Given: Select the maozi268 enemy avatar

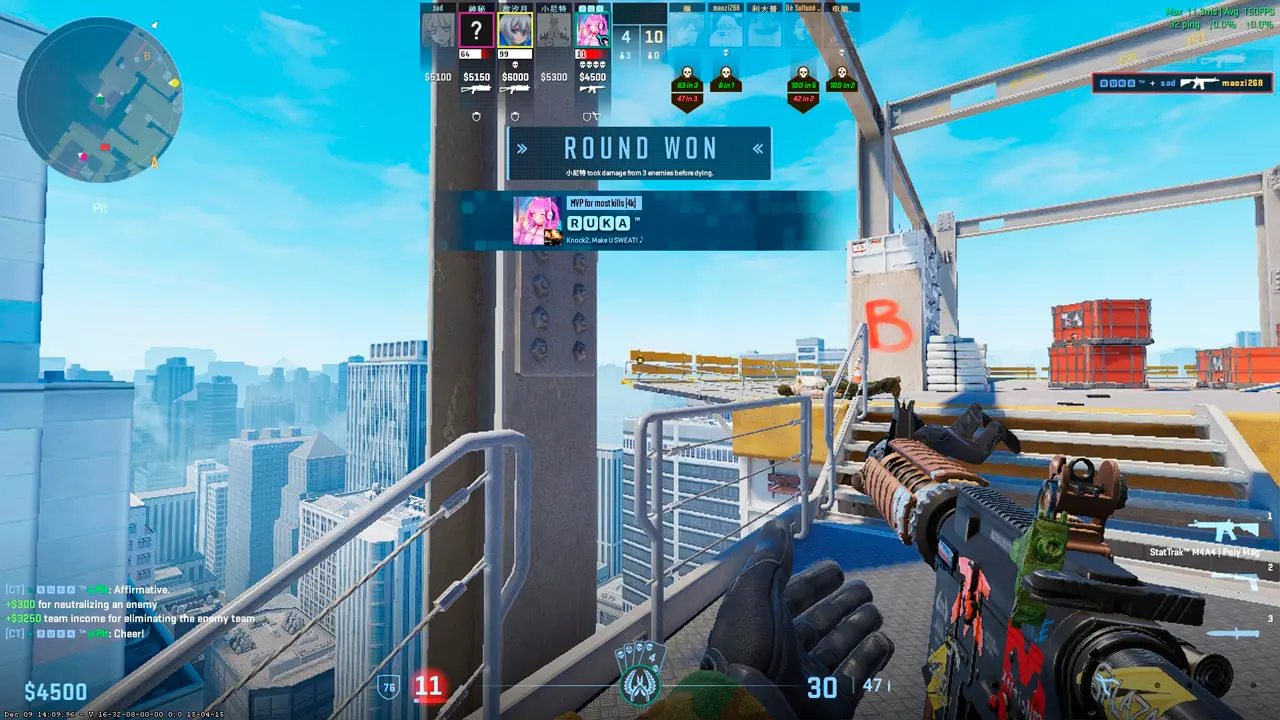Looking at the screenshot, I should [x=725, y=30].
